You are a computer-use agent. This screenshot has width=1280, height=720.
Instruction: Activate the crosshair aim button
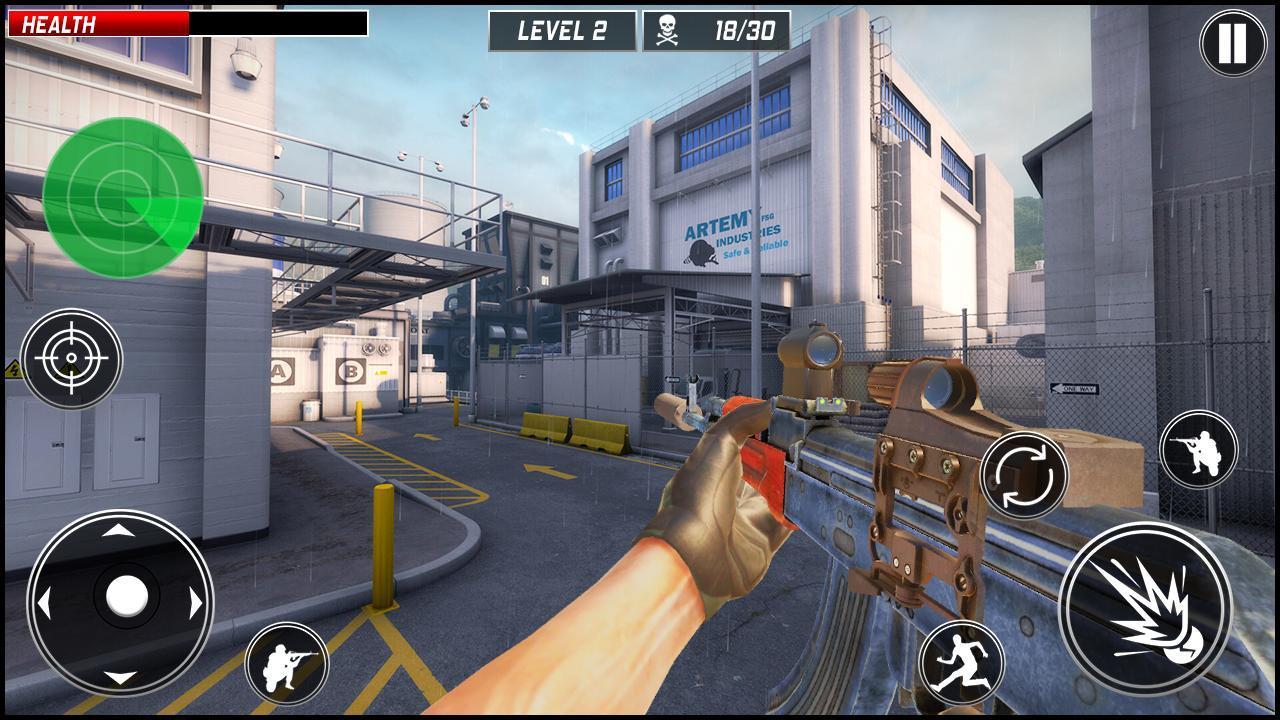(71, 358)
